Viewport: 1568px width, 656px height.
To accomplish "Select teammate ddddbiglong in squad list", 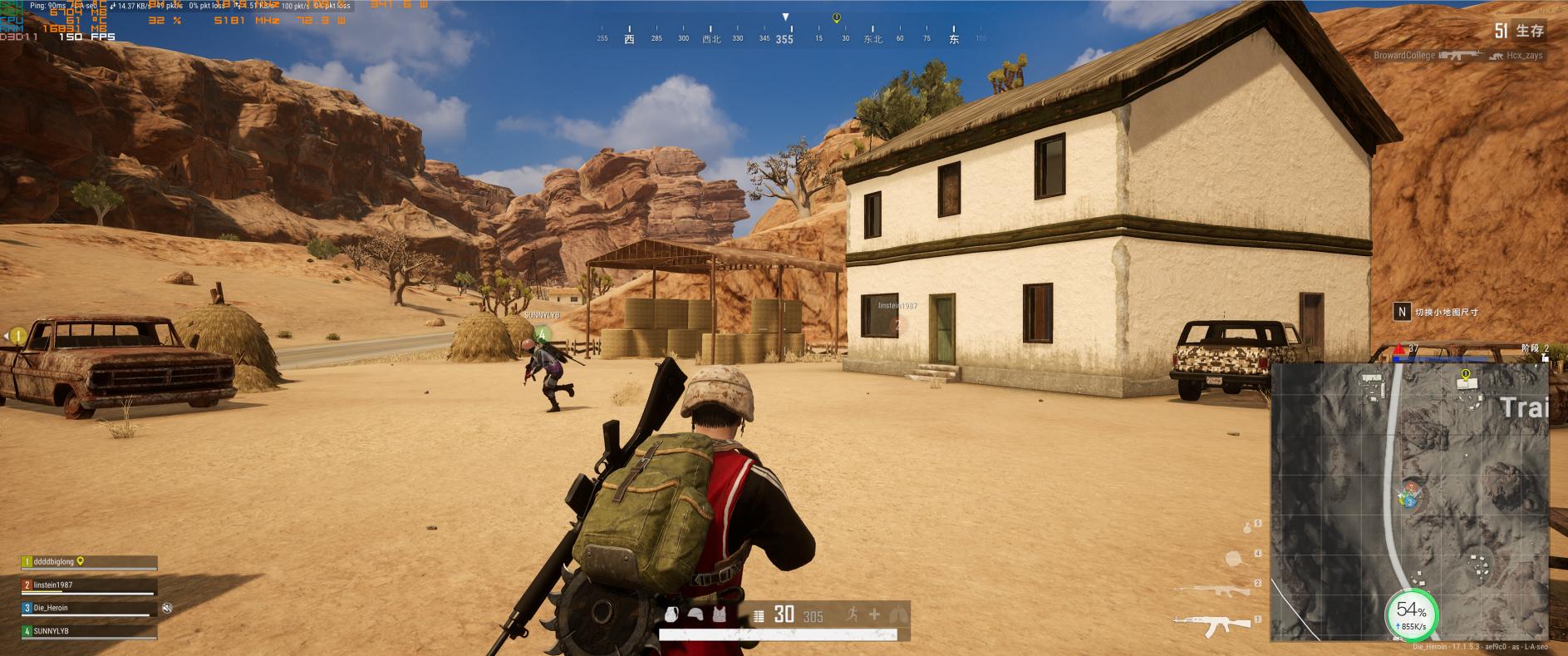I will point(89,562).
